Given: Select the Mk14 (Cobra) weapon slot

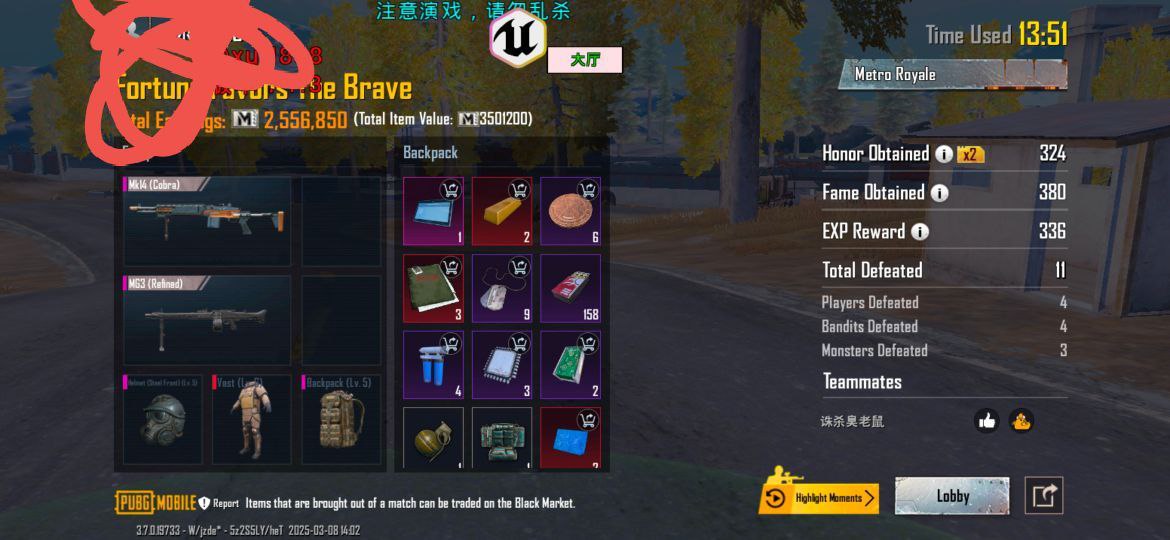Looking at the screenshot, I should pyautogui.click(x=207, y=221).
